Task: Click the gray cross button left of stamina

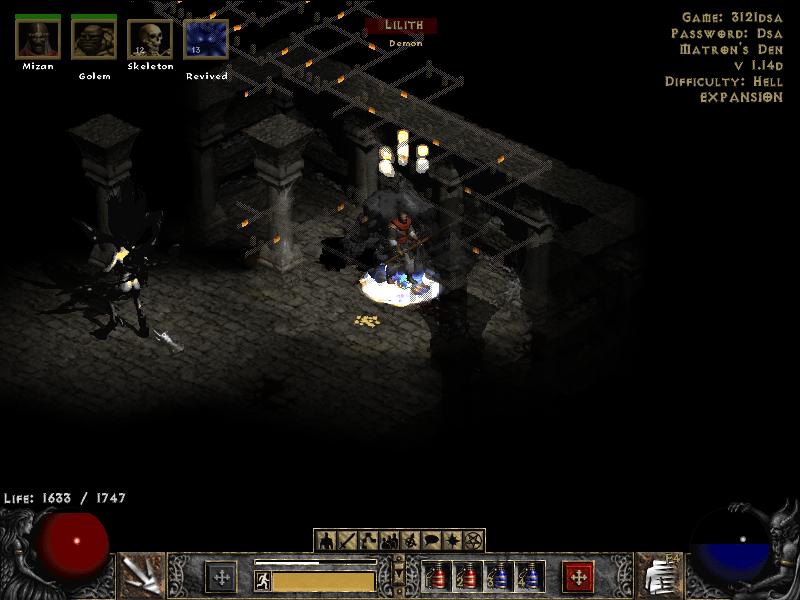Action: click(221, 577)
